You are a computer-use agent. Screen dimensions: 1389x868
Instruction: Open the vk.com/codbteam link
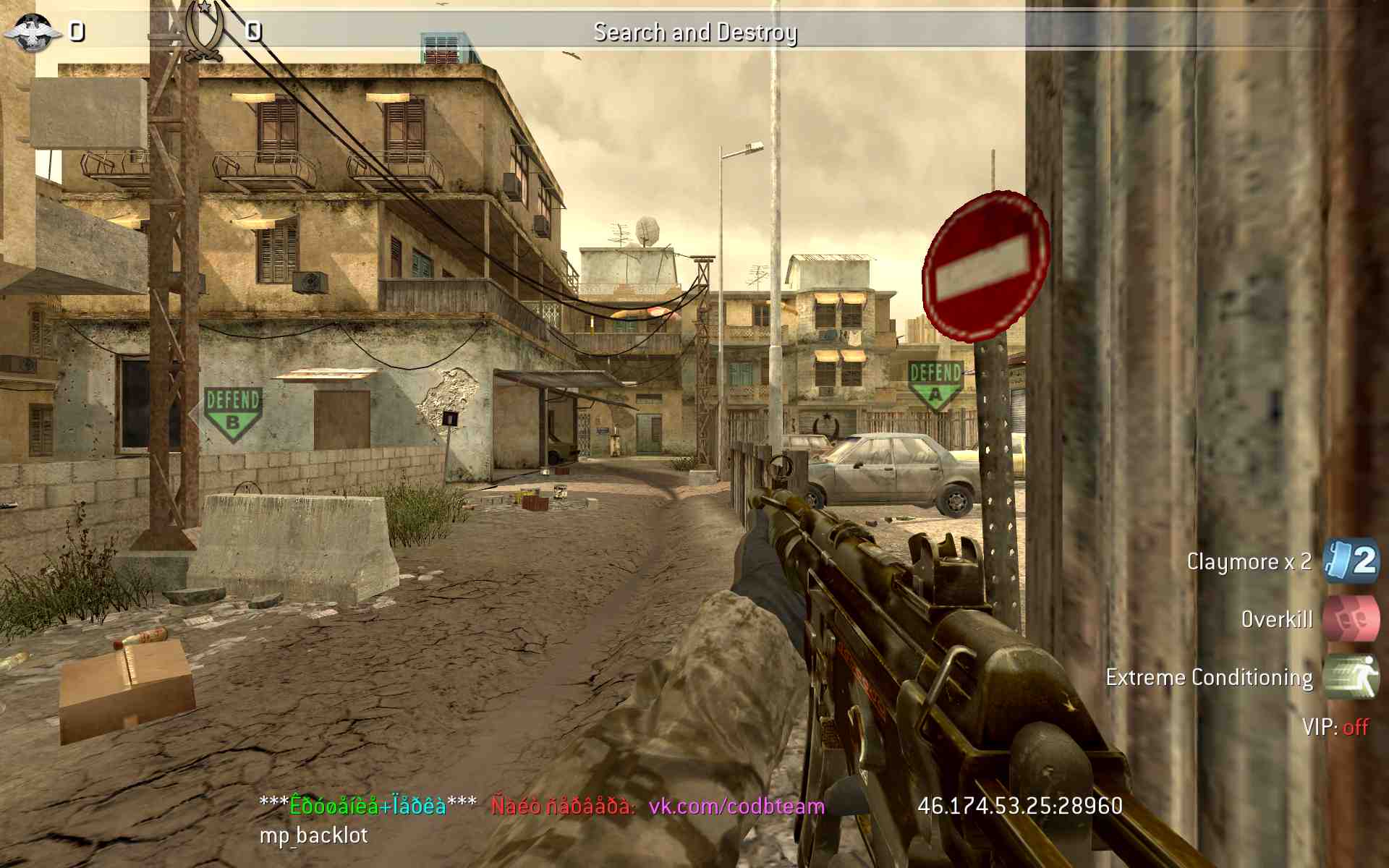click(x=736, y=806)
